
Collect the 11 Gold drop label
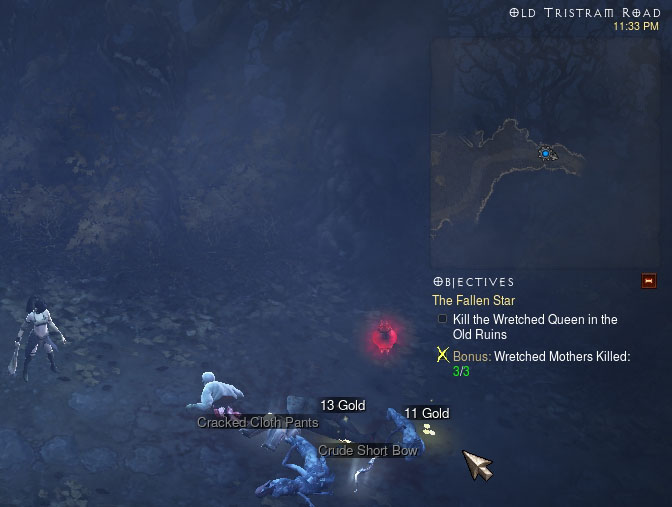point(426,413)
